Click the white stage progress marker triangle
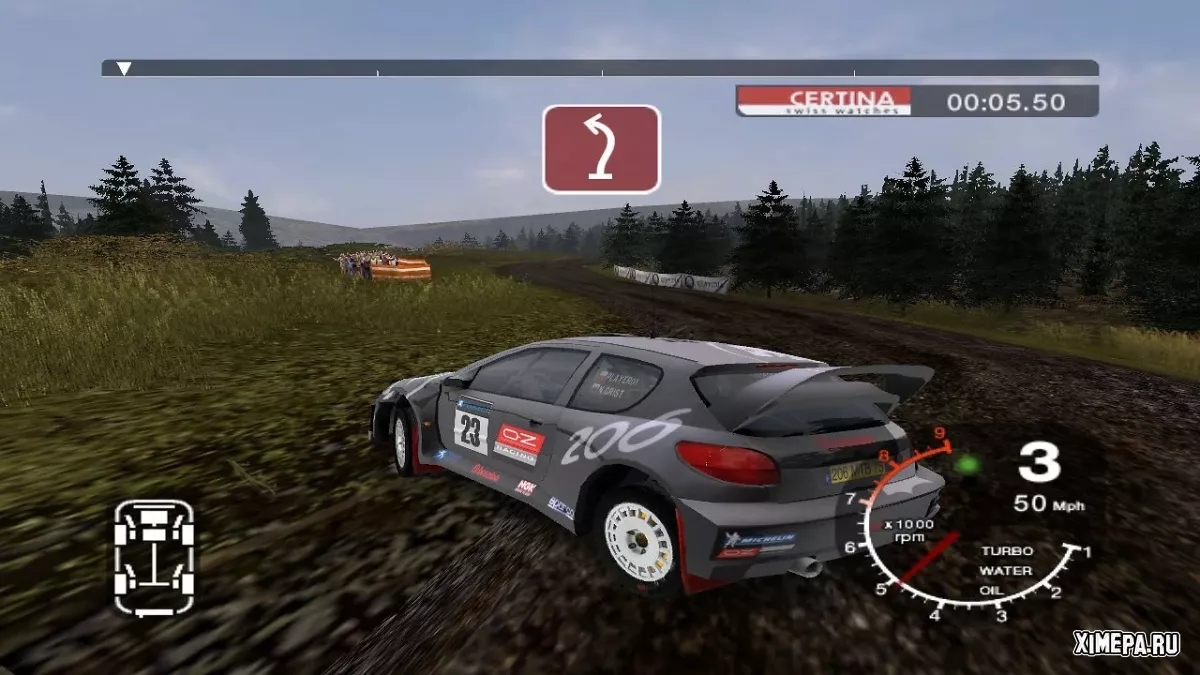Viewport: 1200px width, 675px height. (x=124, y=69)
